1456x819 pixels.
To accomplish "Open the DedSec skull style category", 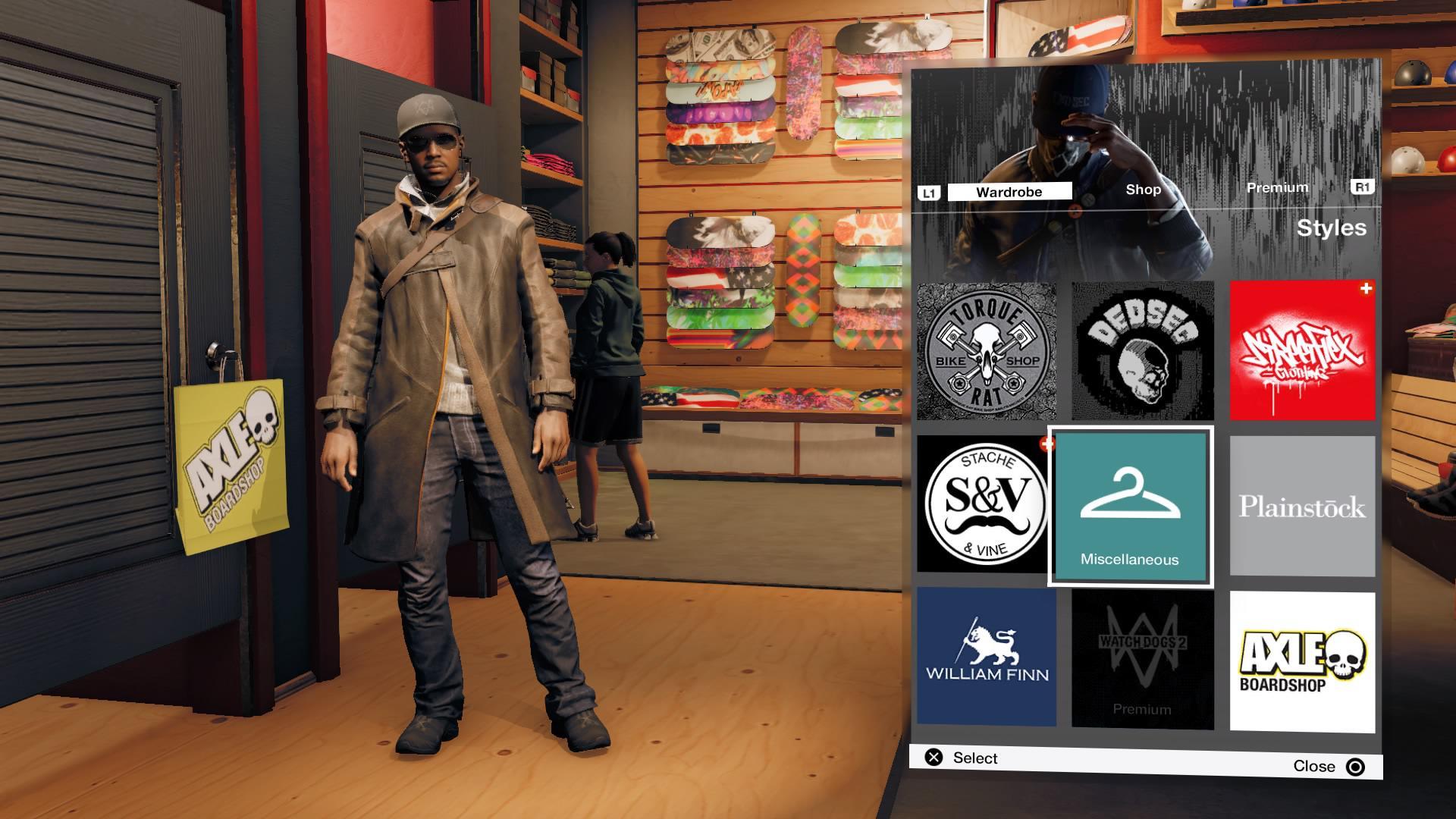I will coord(1143,349).
